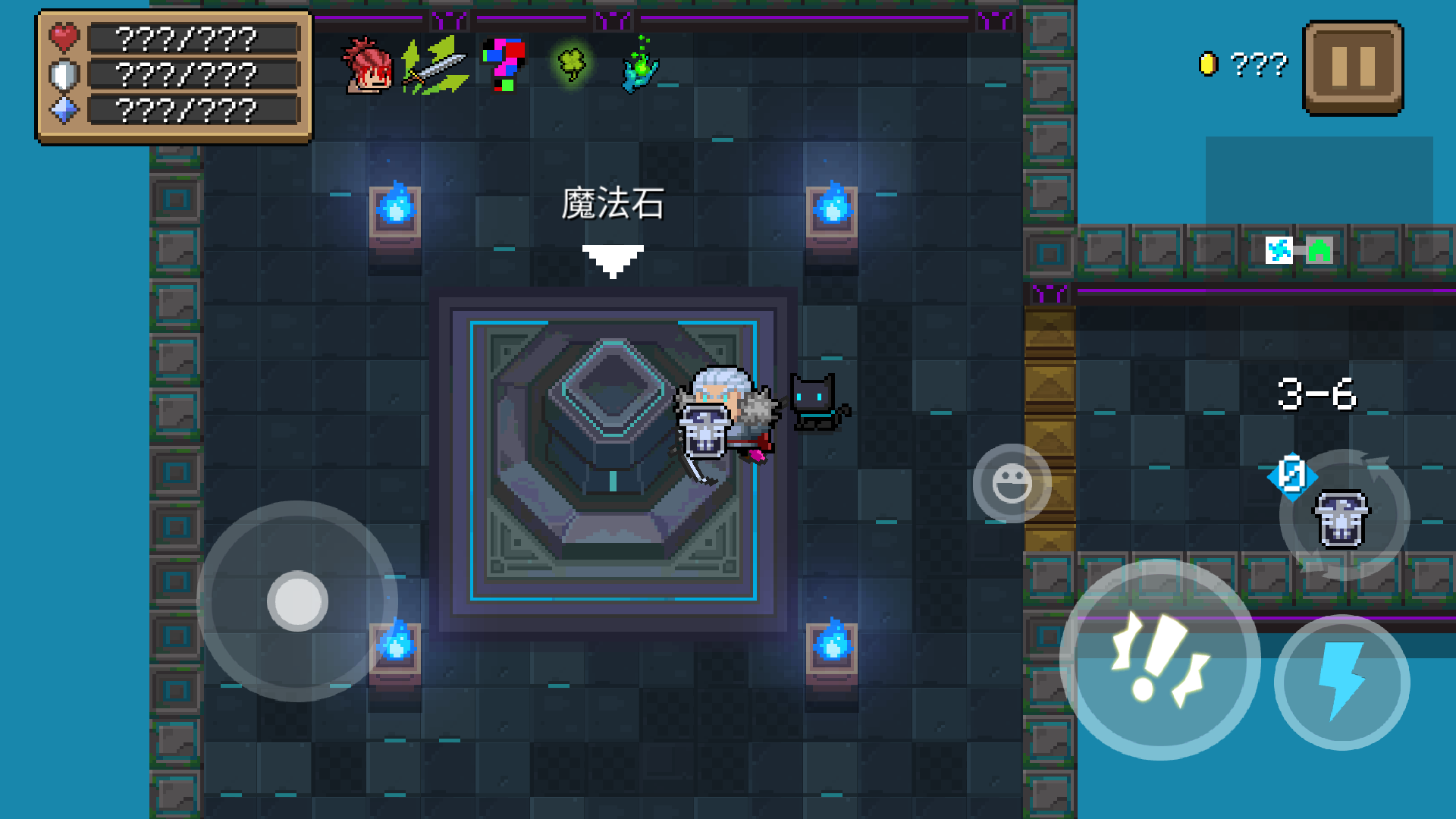The width and height of the screenshot is (1456, 819).
Task: Click the sword with leaves buff icon
Action: [x=436, y=67]
